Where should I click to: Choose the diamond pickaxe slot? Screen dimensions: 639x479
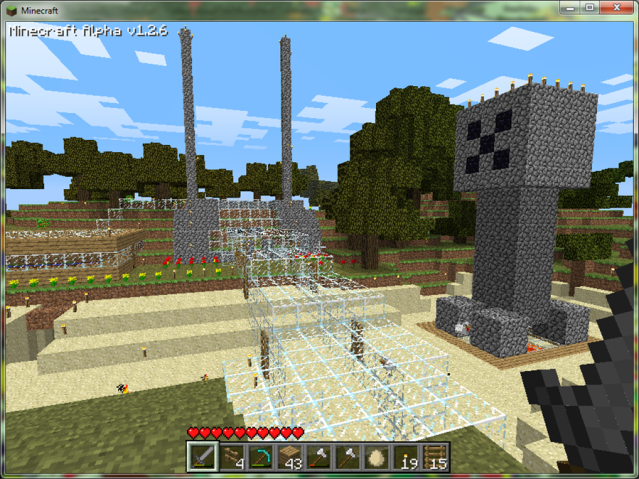[260, 457]
